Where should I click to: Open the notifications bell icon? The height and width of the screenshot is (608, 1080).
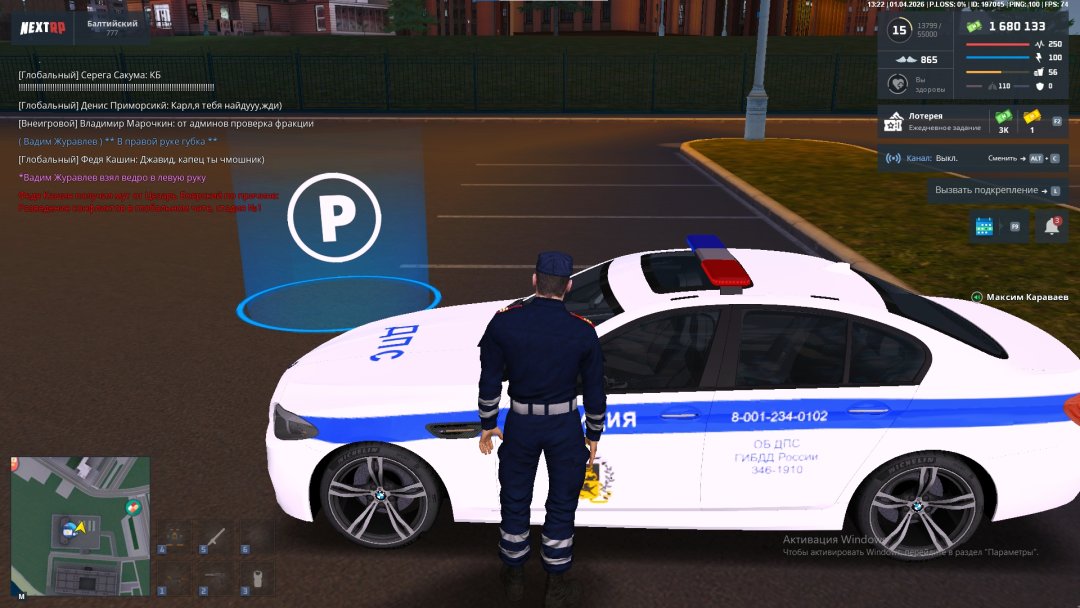1051,227
